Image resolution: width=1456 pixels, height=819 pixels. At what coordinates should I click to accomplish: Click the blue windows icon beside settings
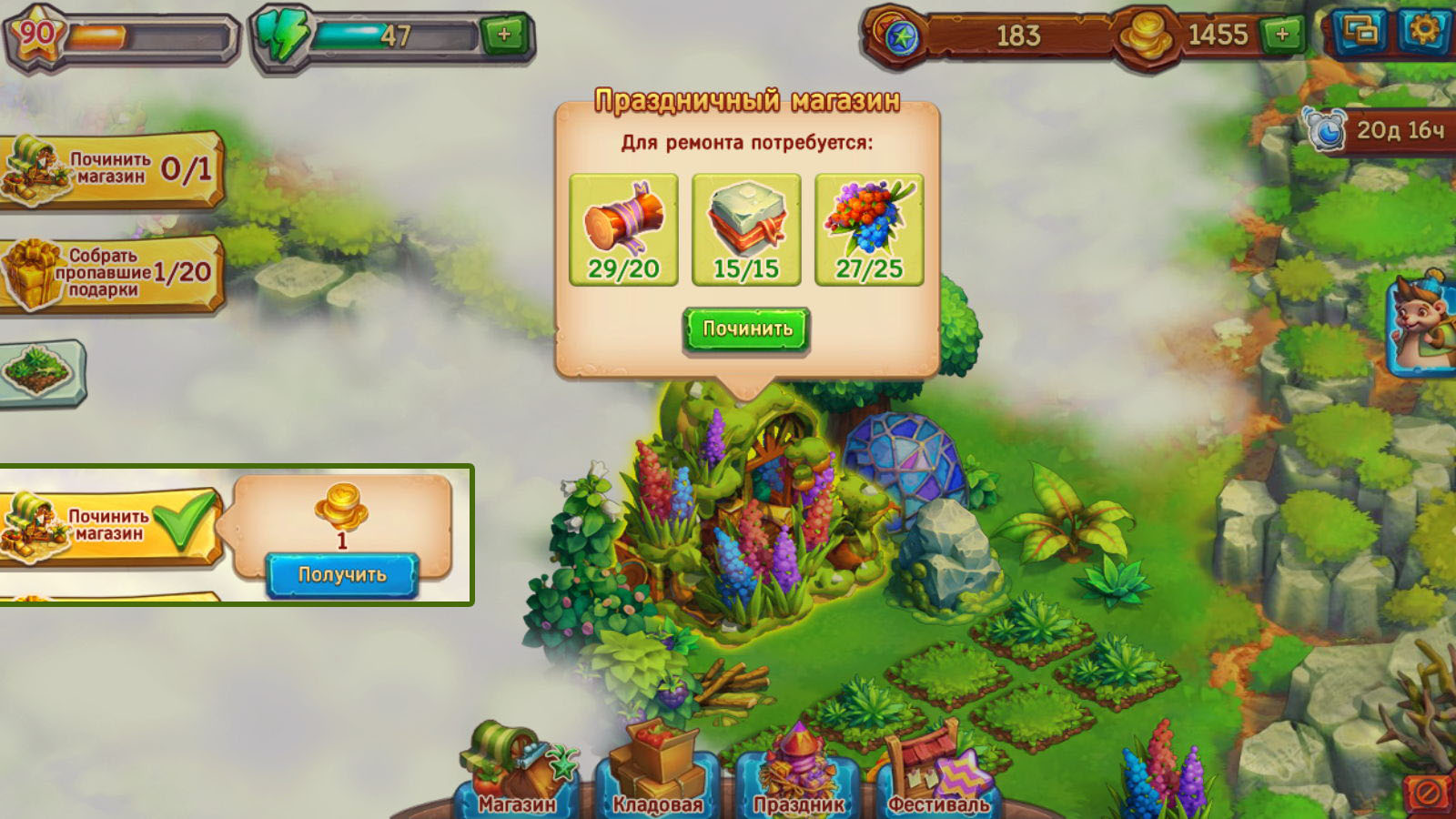[x=1360, y=32]
